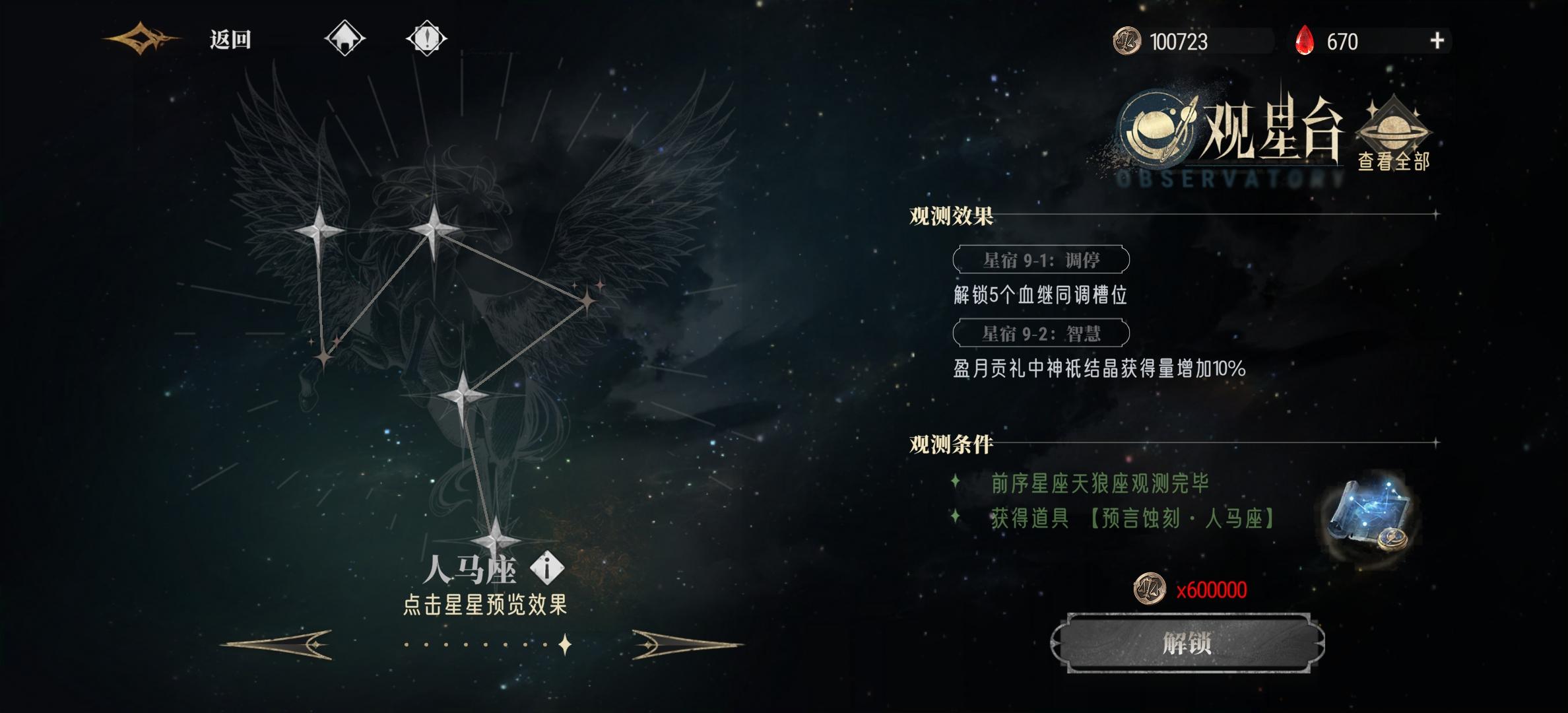Open the exclamation notice icon

(426, 38)
